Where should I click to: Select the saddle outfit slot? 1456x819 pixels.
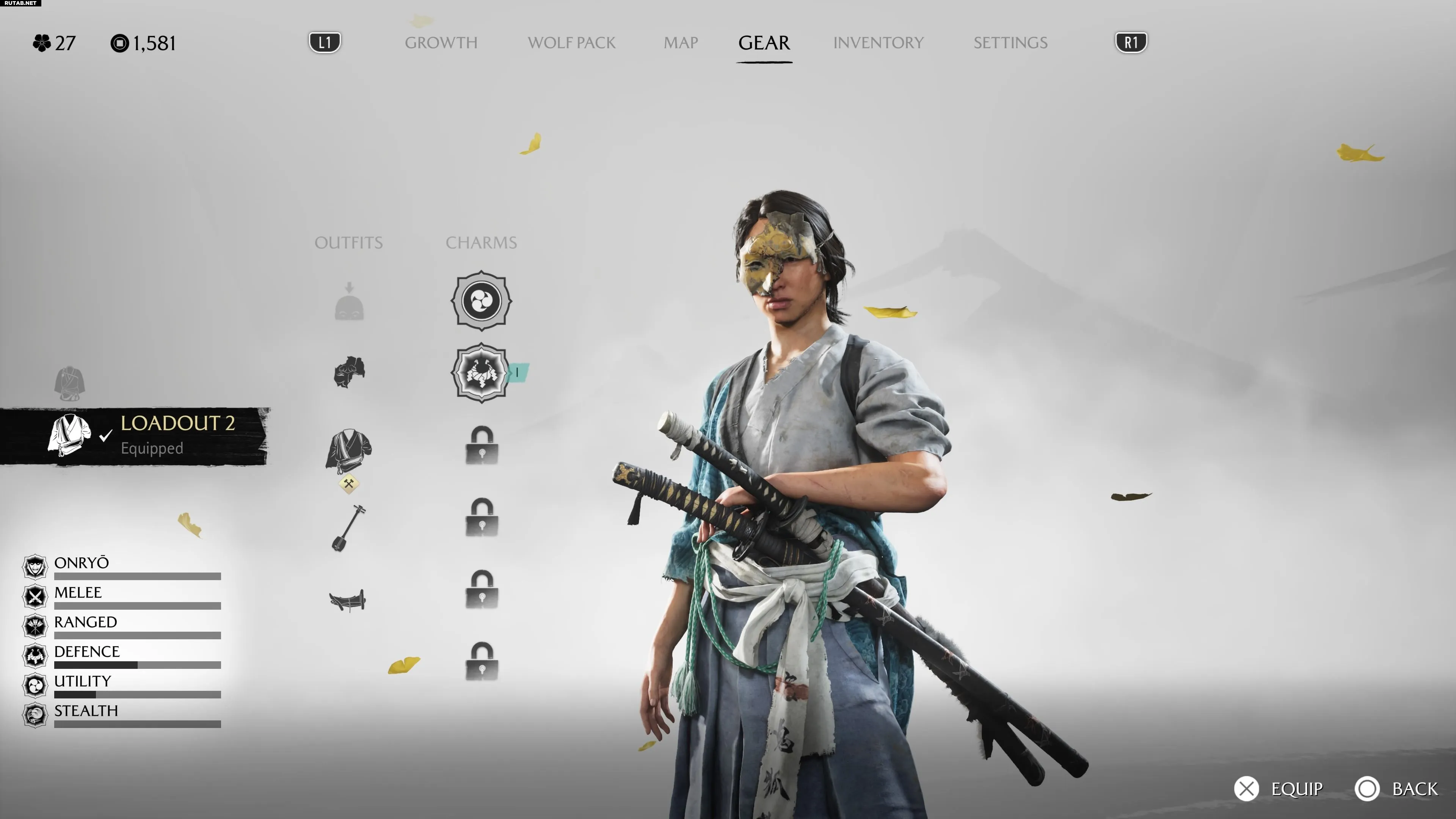coord(348,600)
